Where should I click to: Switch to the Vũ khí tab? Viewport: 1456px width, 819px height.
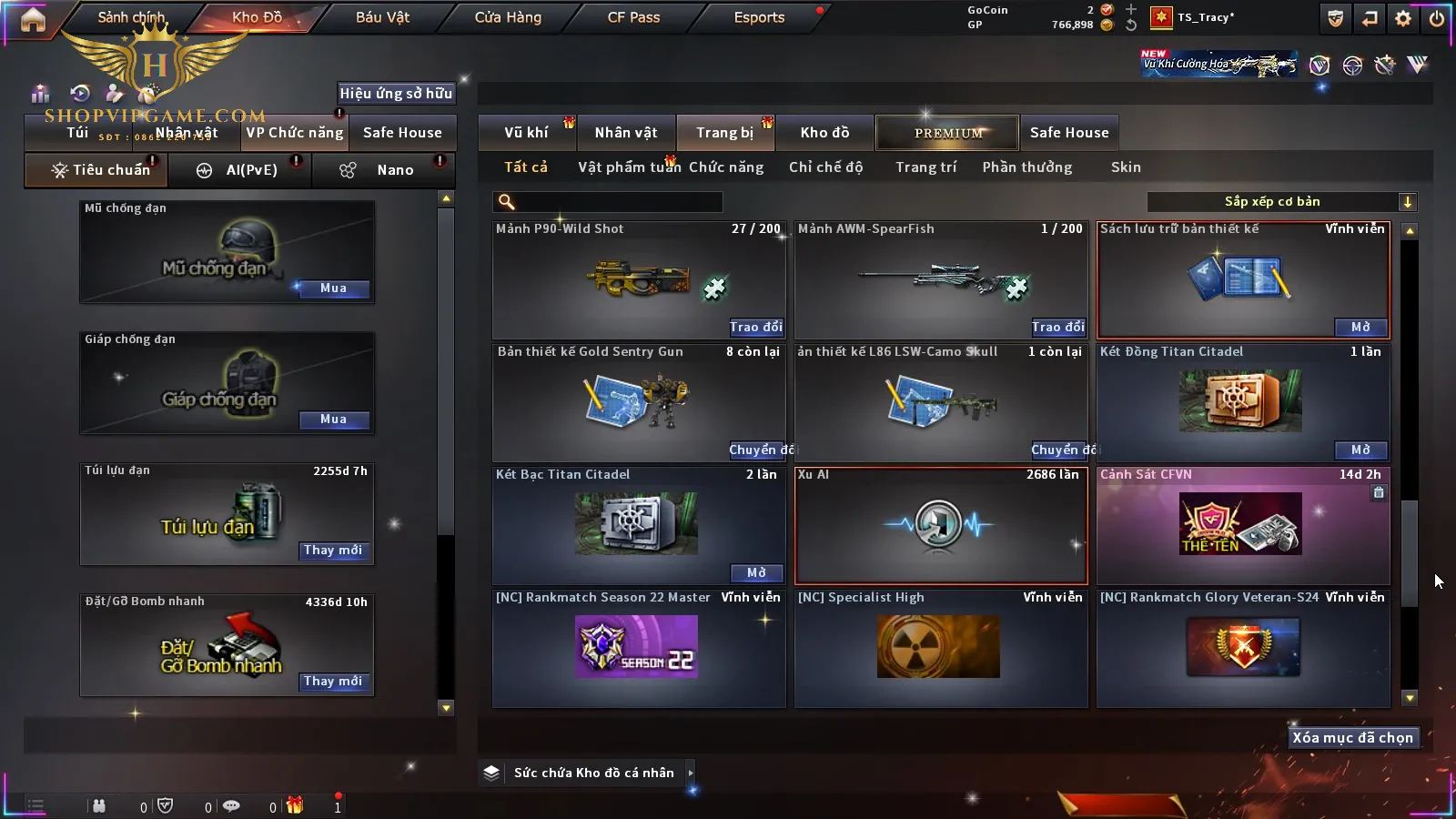526,133
